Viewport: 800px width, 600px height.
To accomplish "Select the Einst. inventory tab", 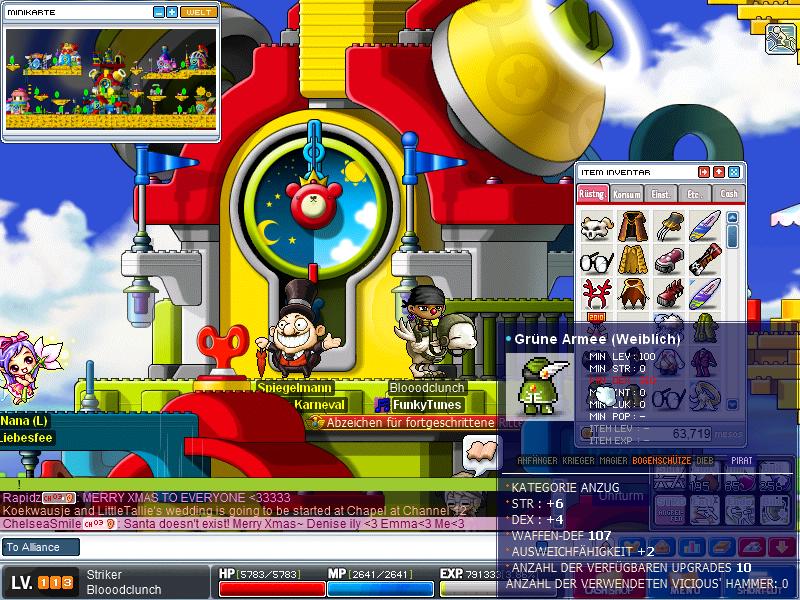I will coord(660,193).
